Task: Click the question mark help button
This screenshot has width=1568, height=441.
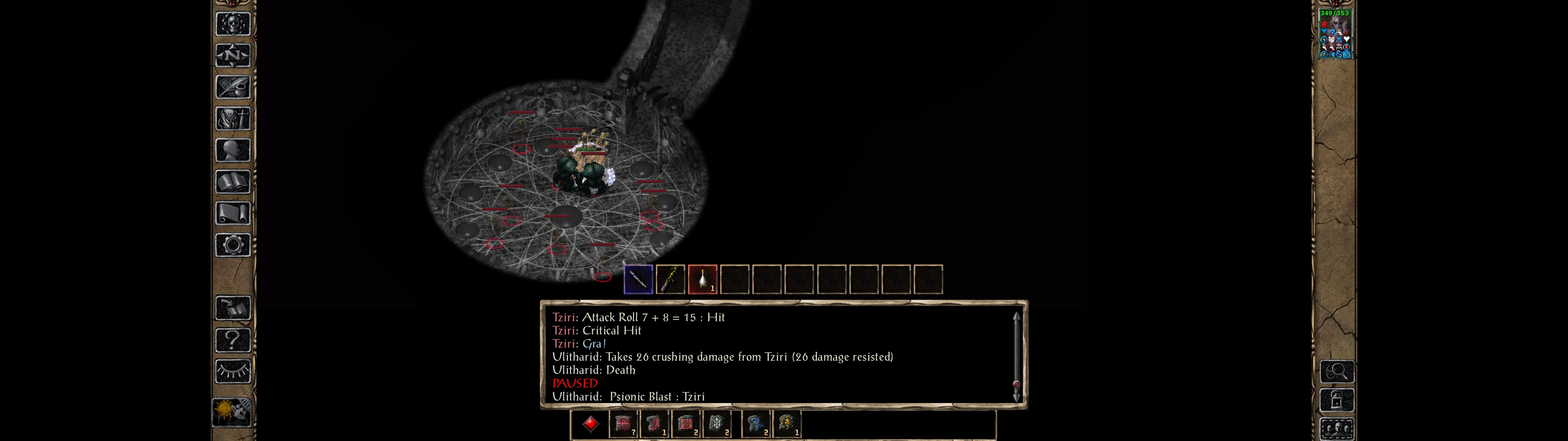Action: click(x=232, y=339)
